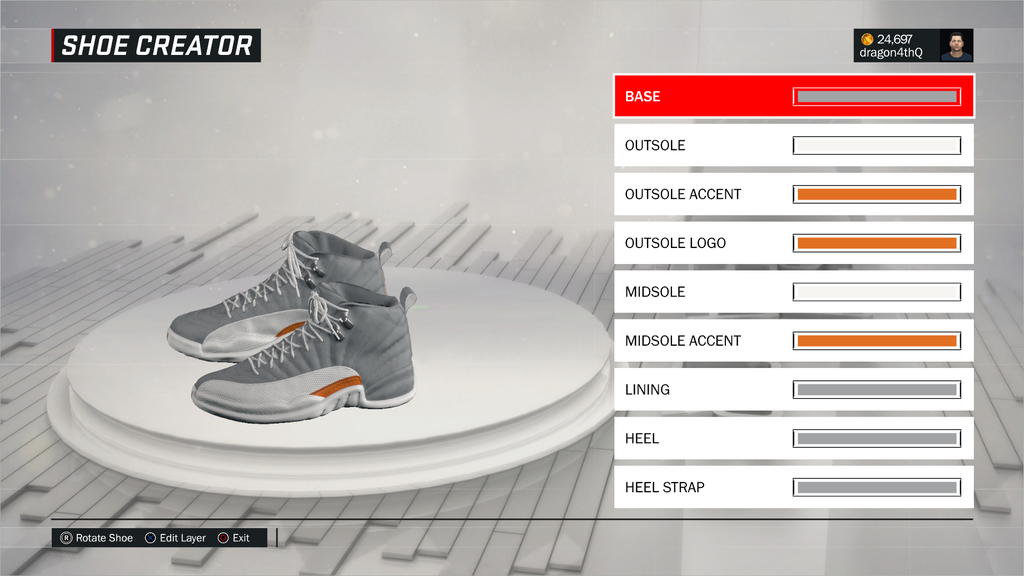Pick the Midsole layer
Screen dimensions: 1024x576
click(x=793, y=292)
